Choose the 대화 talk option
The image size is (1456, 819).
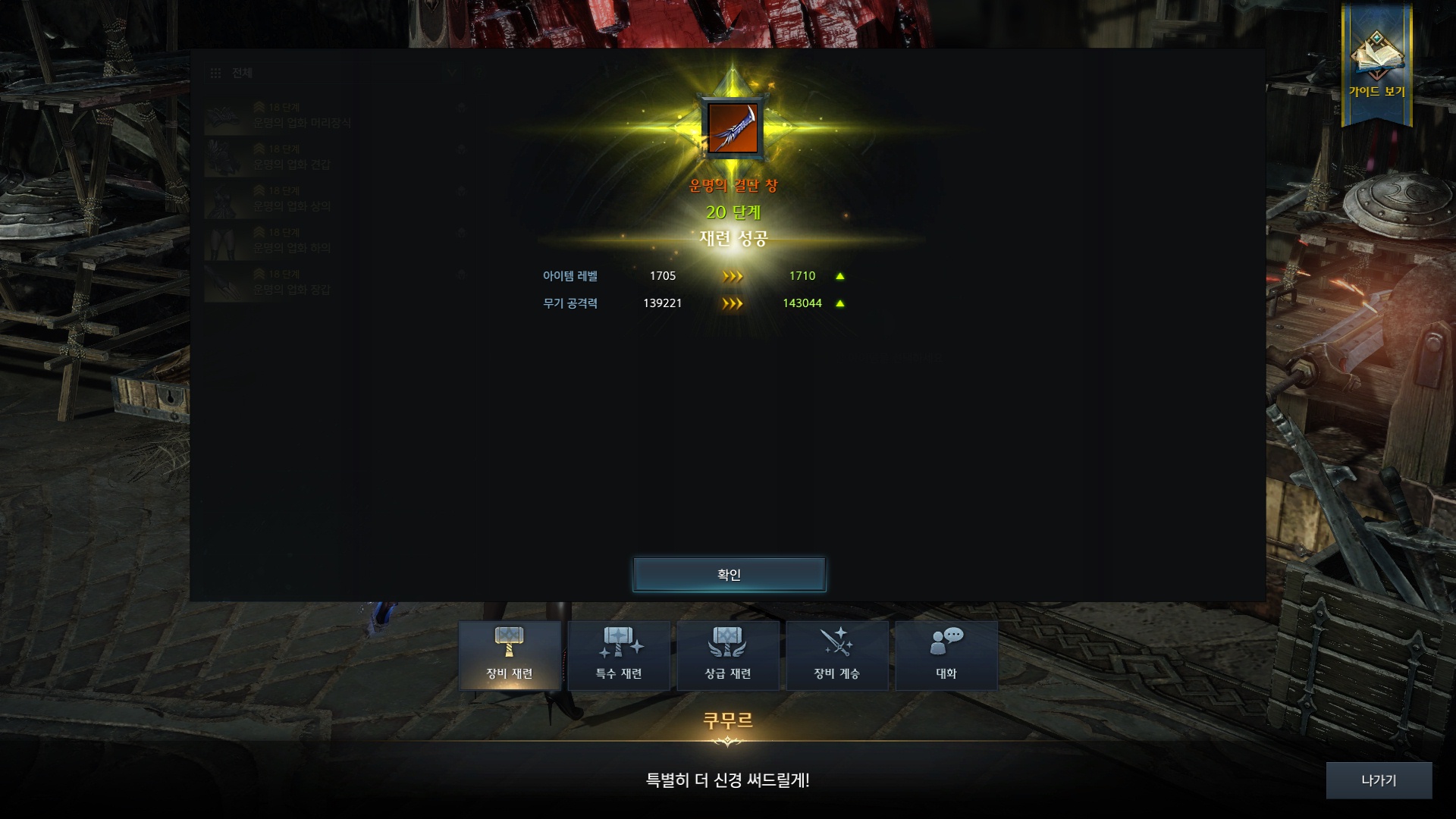[x=946, y=655]
